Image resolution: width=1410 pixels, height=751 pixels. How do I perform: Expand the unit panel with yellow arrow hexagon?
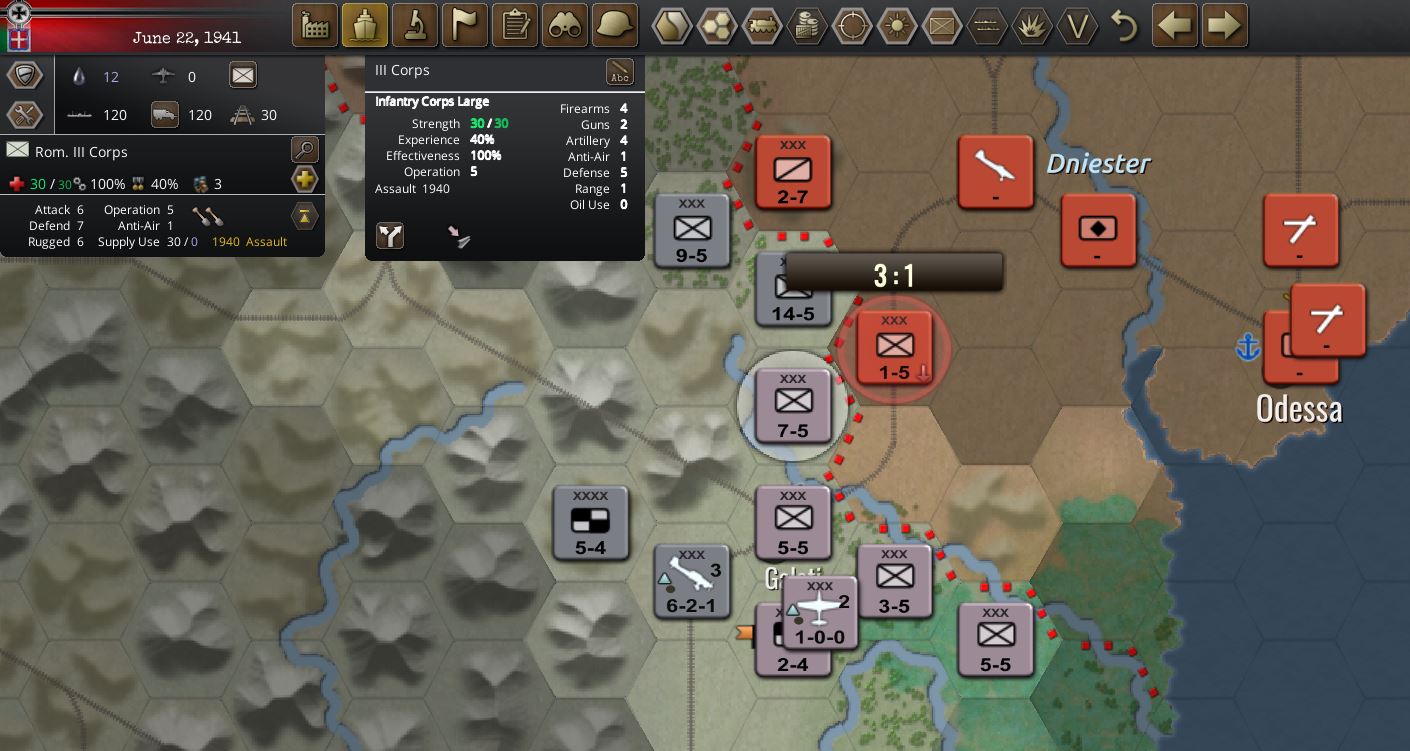pyautogui.click(x=305, y=216)
